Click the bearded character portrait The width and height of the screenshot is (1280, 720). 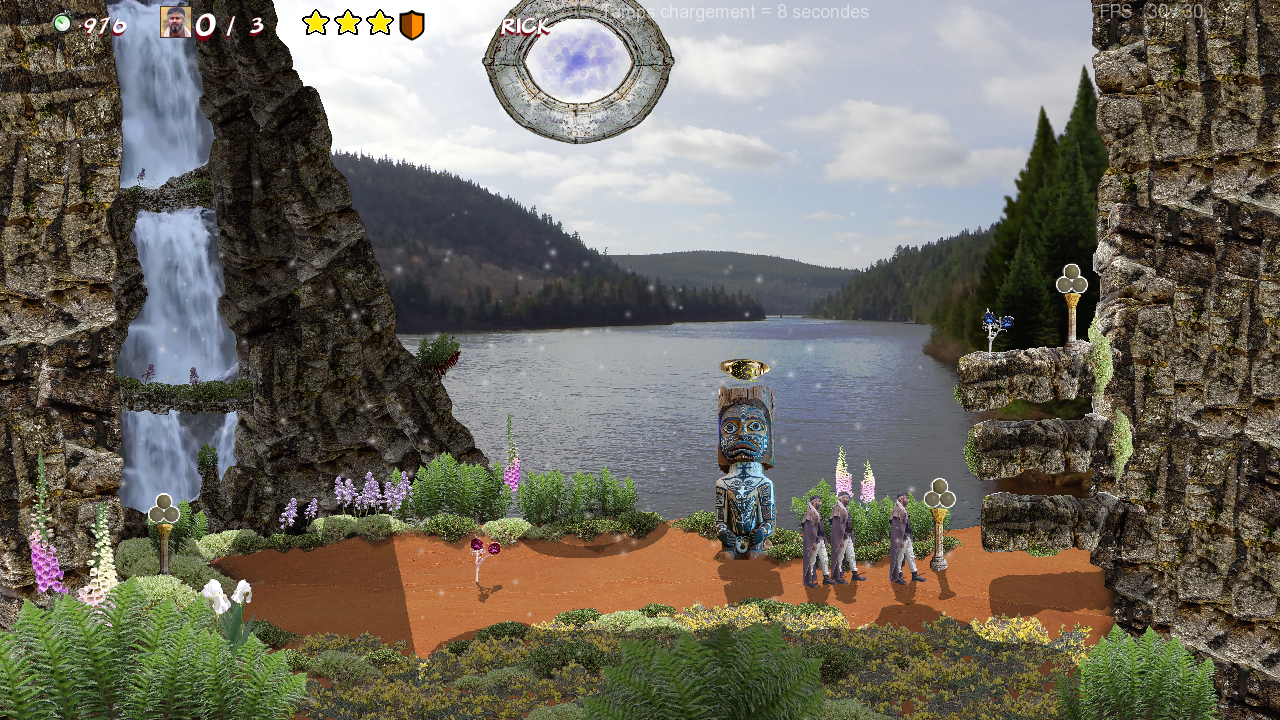[x=175, y=22]
